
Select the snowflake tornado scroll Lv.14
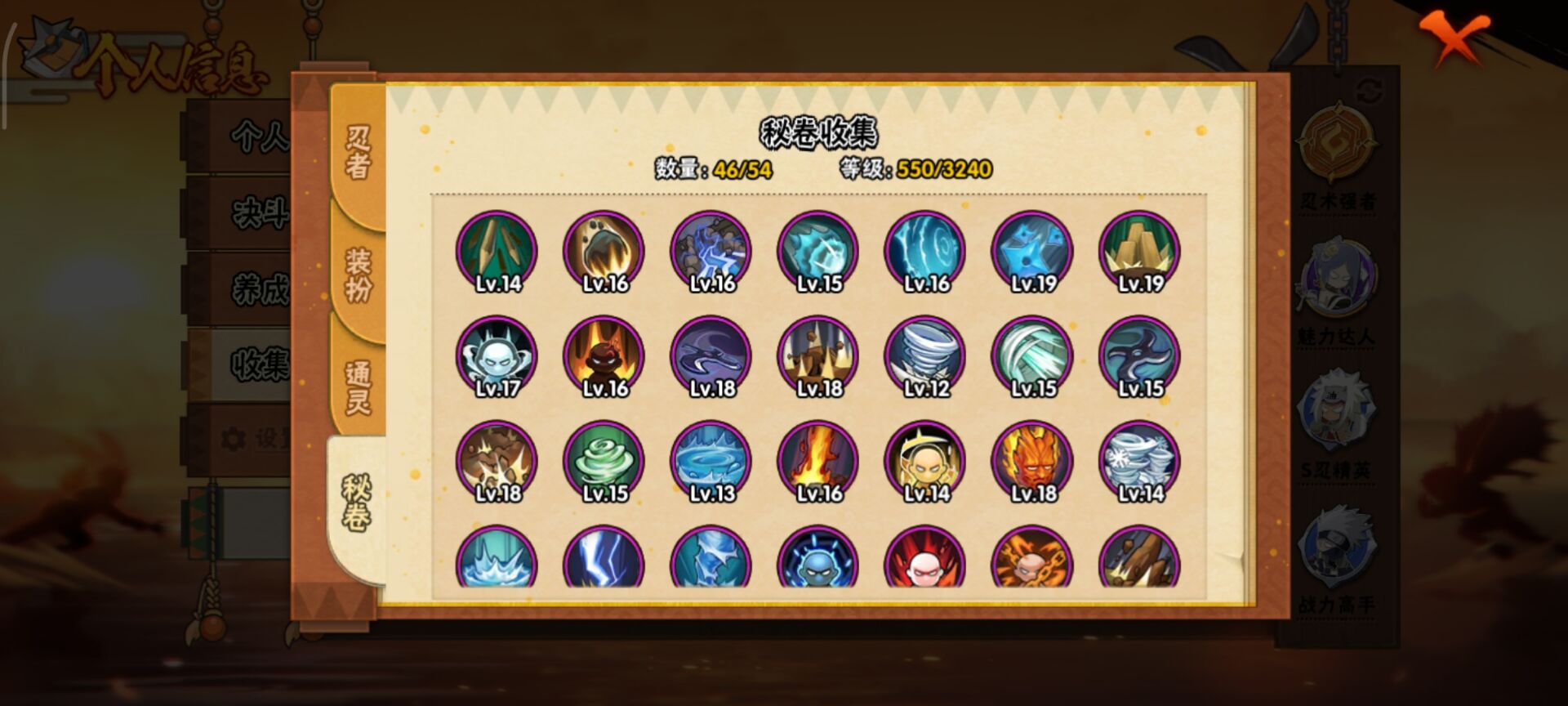1139,461
